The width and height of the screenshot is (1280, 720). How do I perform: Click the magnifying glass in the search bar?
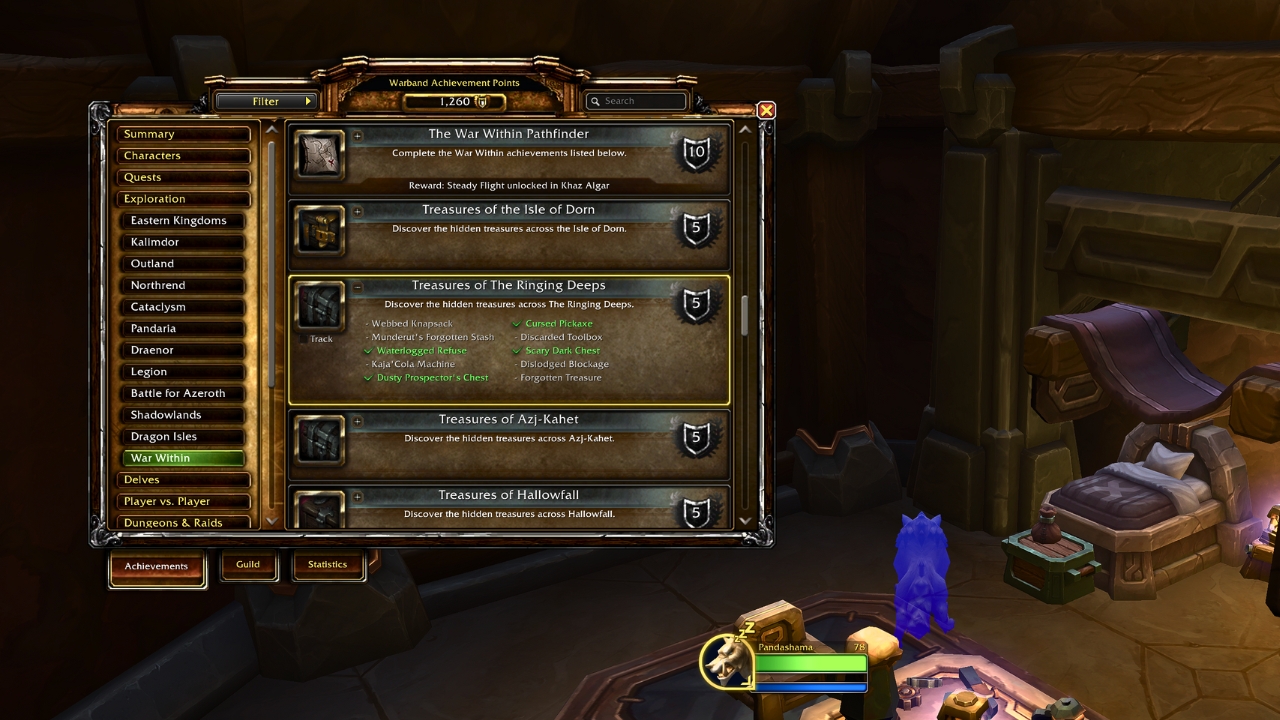click(x=595, y=101)
